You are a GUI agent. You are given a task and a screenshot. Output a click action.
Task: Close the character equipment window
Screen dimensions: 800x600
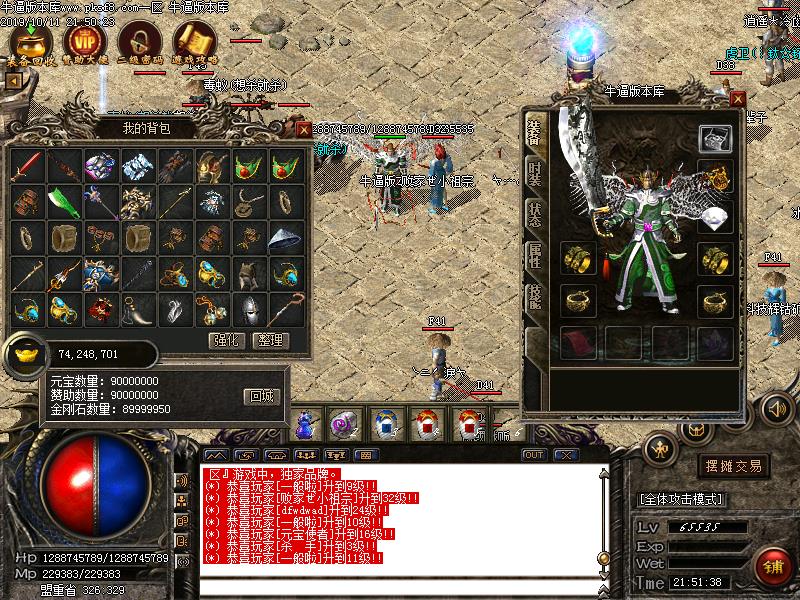coord(738,99)
